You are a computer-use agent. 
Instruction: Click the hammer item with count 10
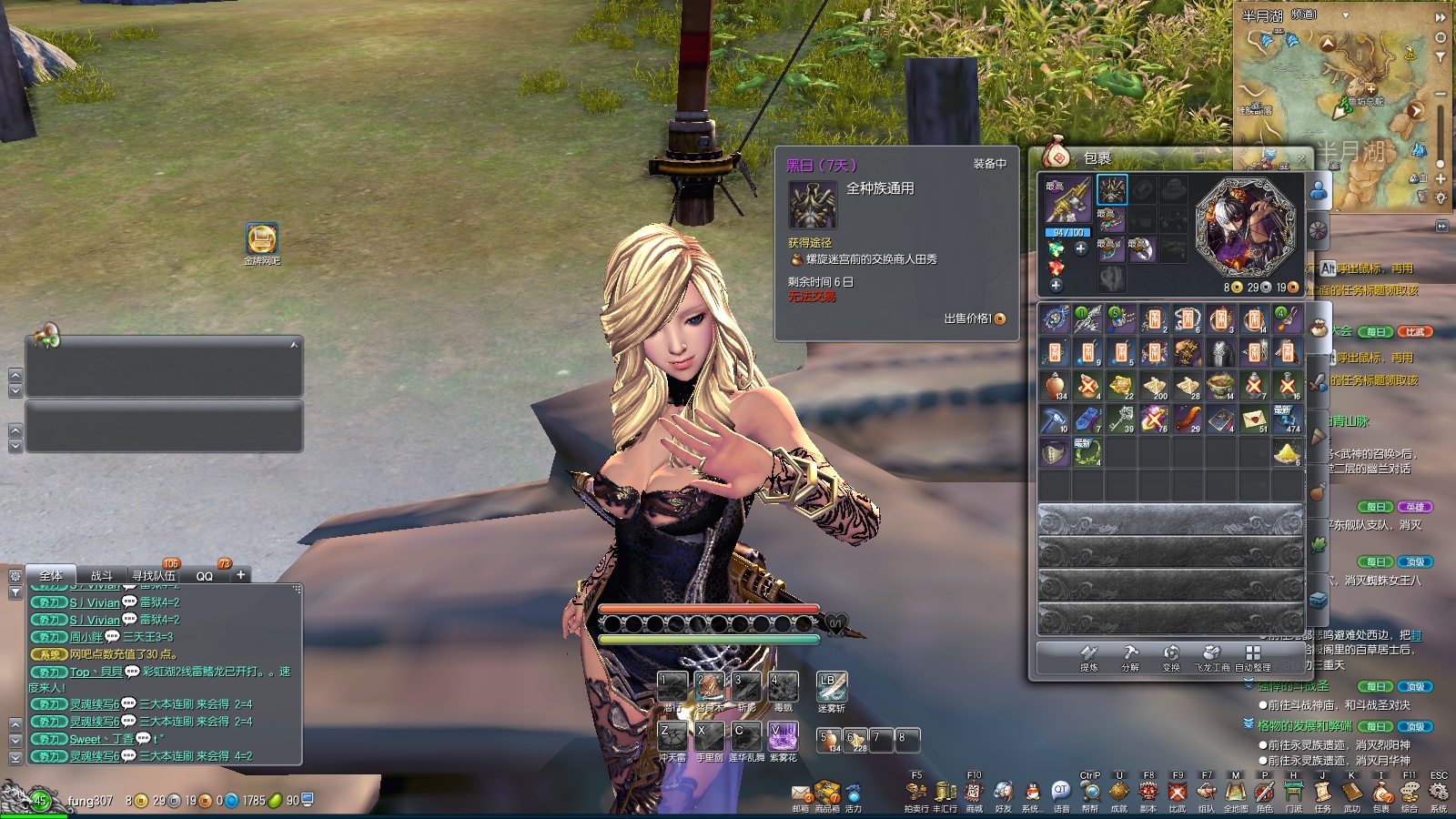click(1056, 419)
